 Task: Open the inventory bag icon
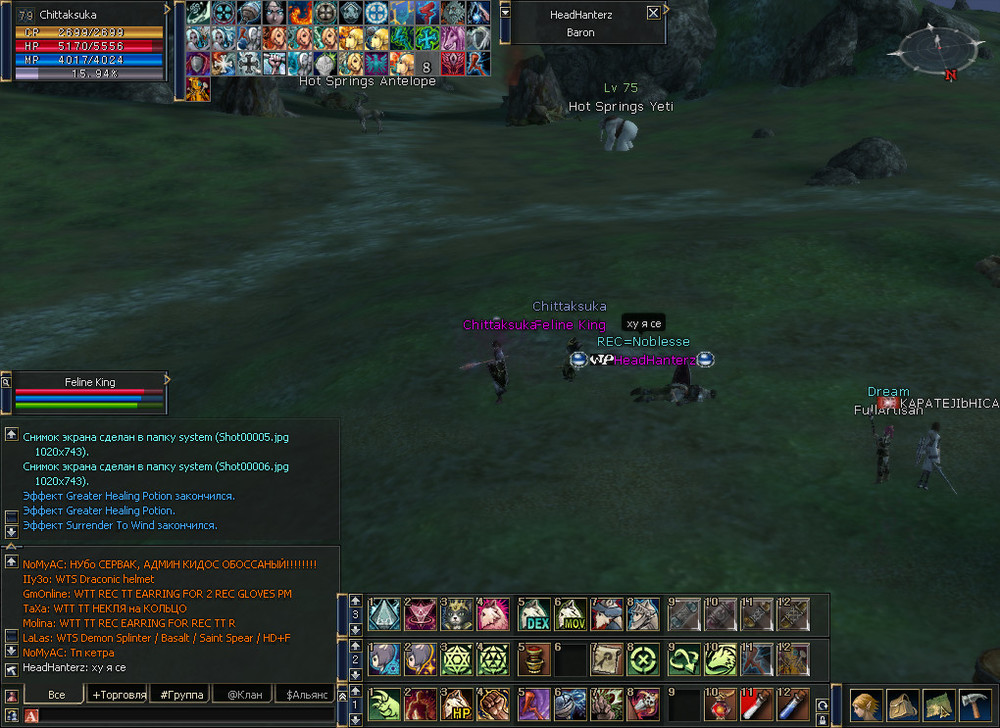[902, 704]
